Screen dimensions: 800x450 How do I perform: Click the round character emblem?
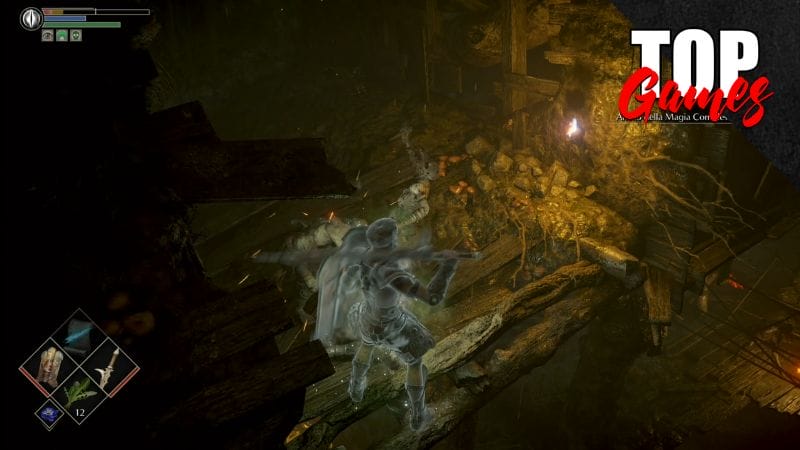point(29,17)
